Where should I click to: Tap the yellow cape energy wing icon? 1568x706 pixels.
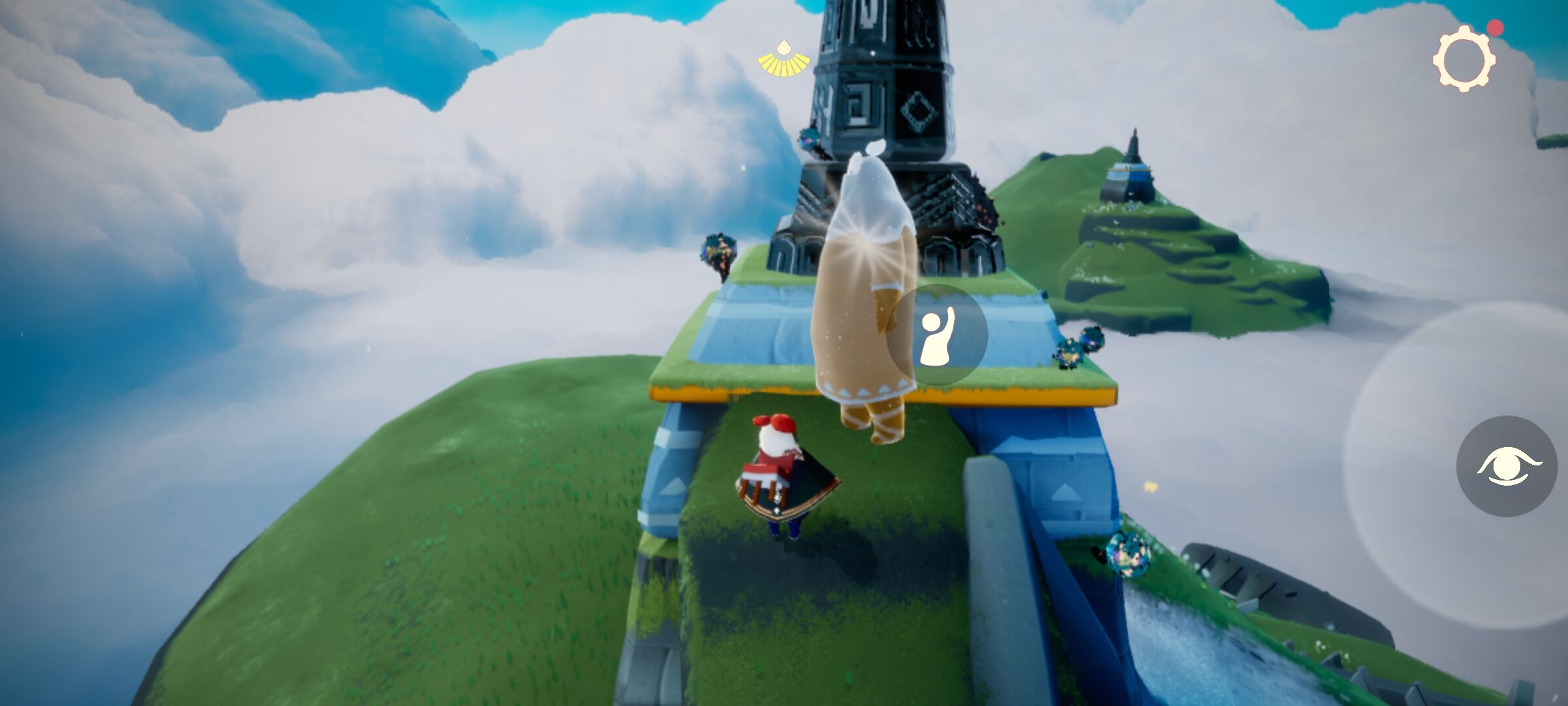[x=783, y=59]
